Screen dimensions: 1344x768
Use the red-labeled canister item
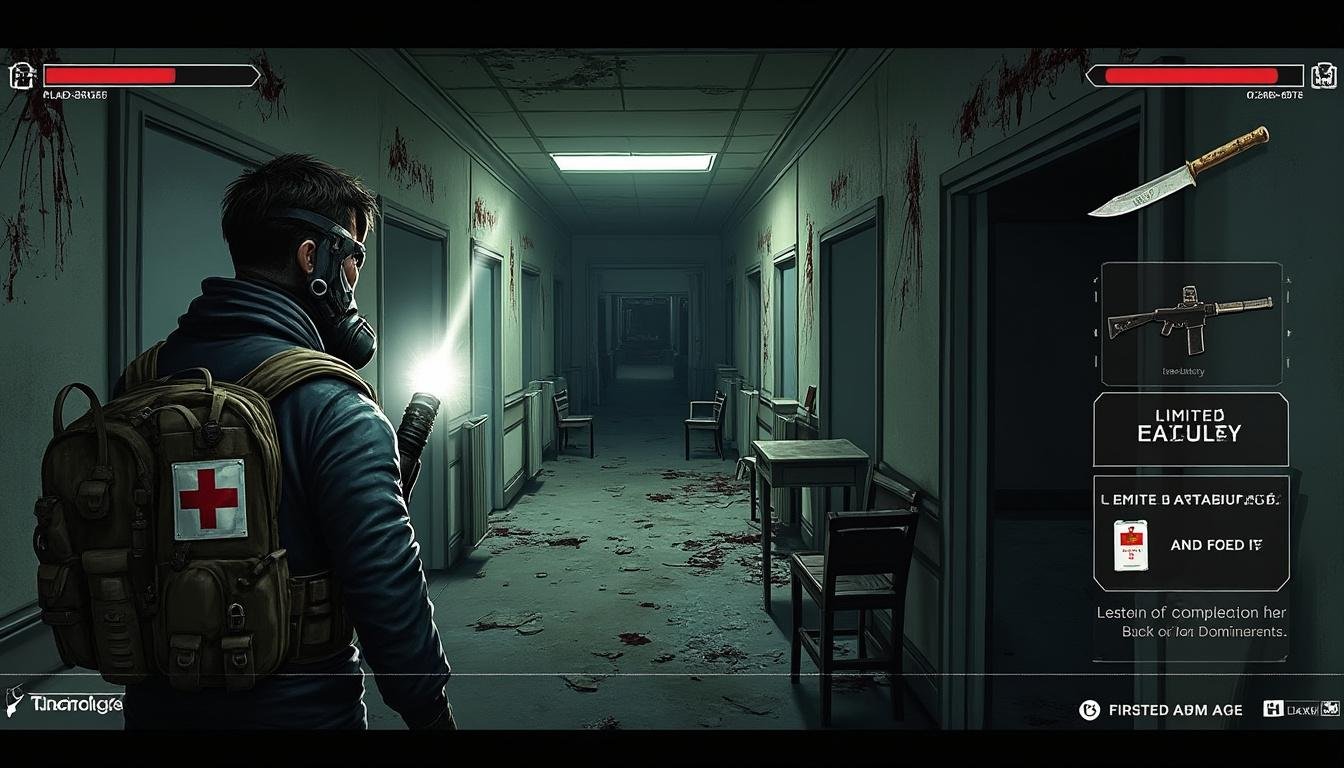click(1130, 545)
